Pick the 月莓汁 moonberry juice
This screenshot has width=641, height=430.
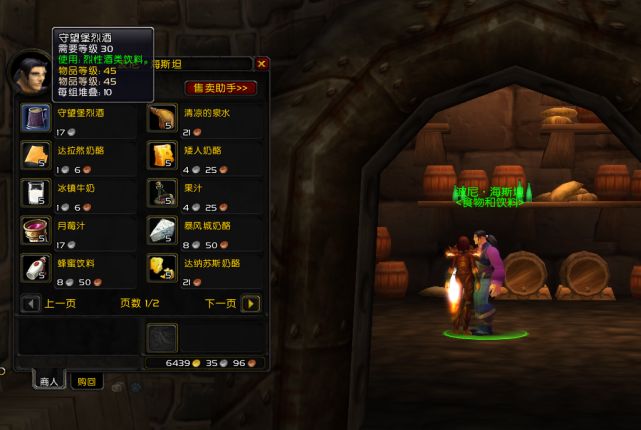[34, 229]
